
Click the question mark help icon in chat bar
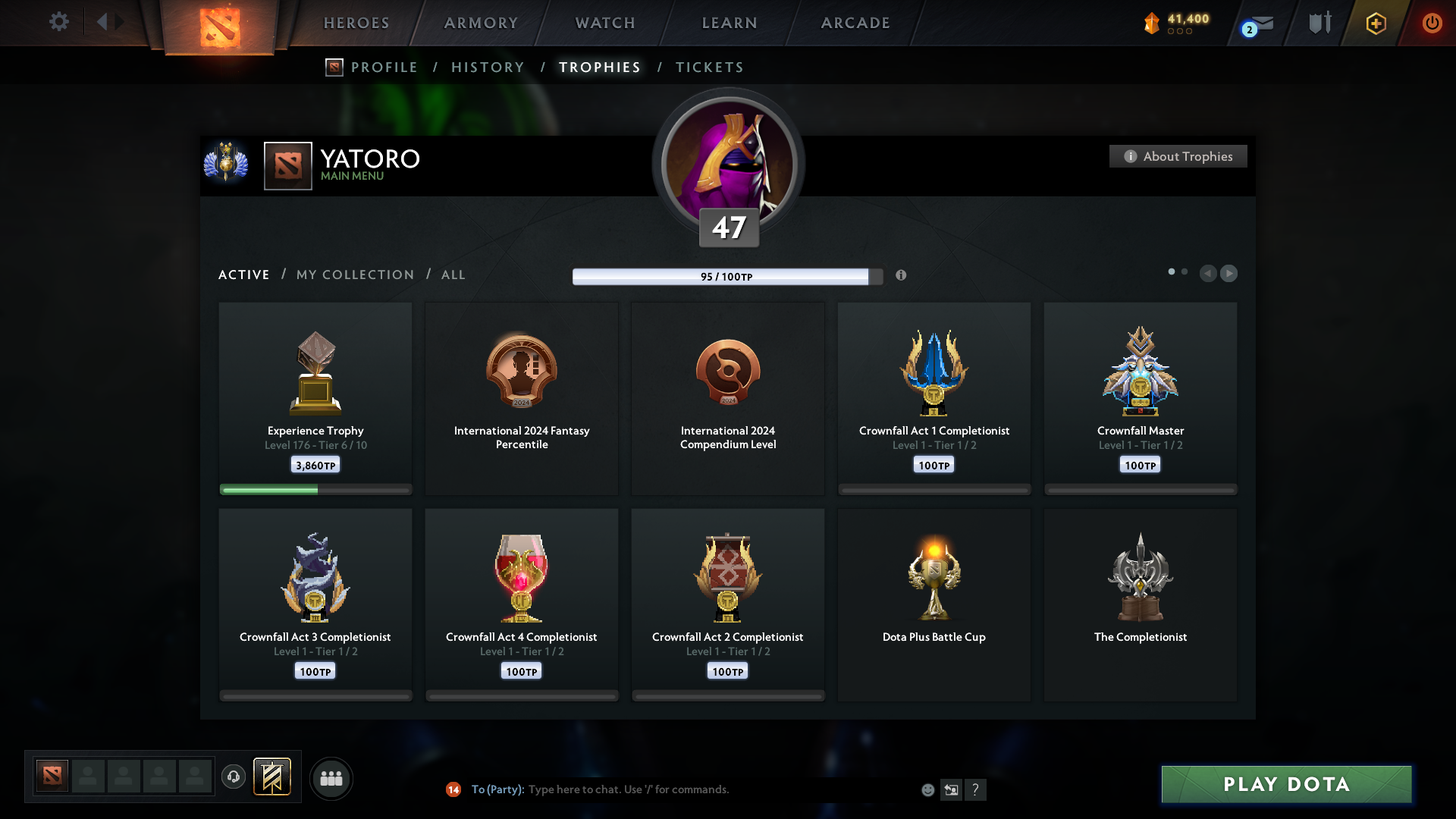[x=977, y=789]
